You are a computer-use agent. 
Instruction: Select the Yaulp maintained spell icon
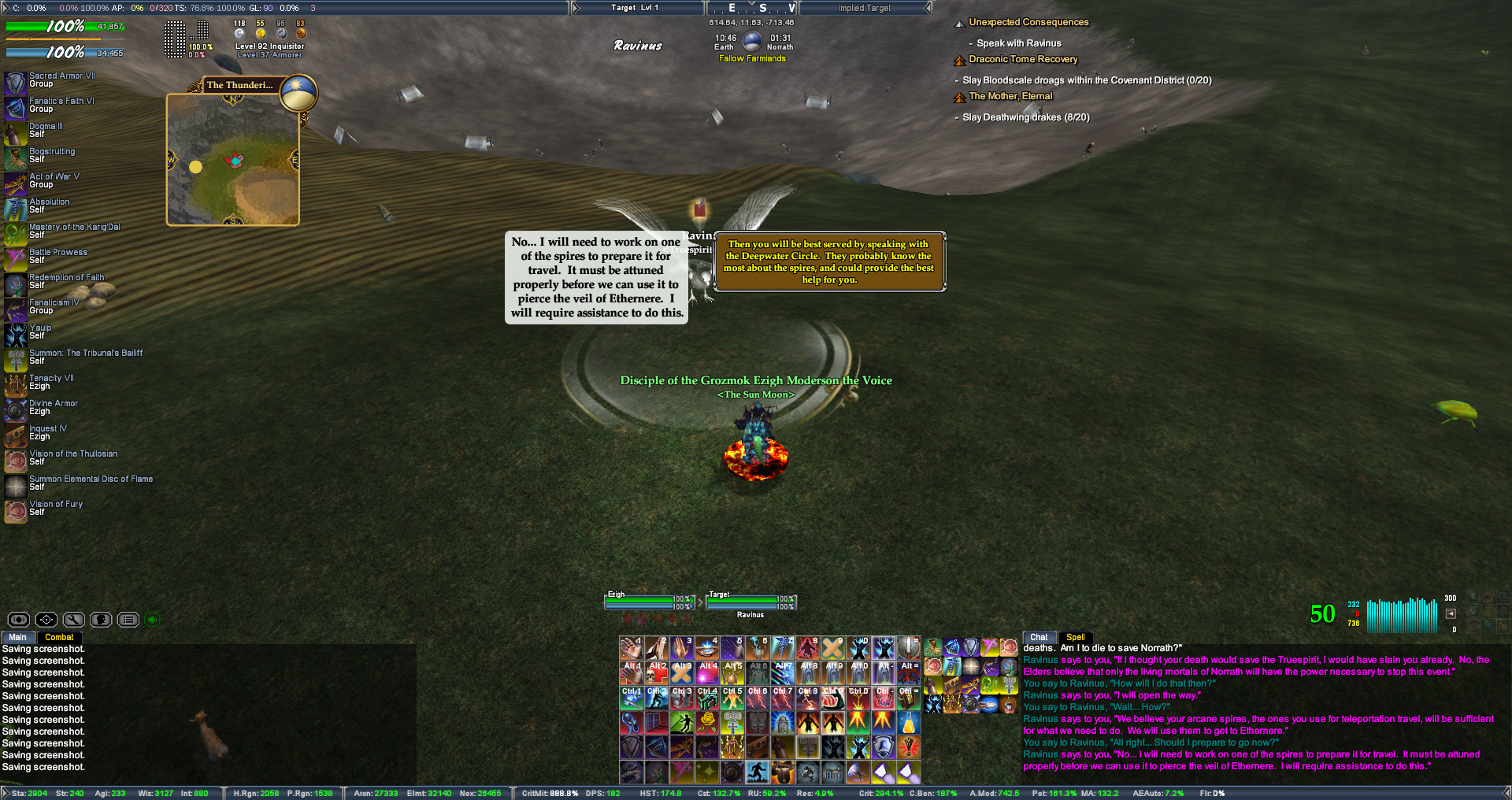(16, 335)
